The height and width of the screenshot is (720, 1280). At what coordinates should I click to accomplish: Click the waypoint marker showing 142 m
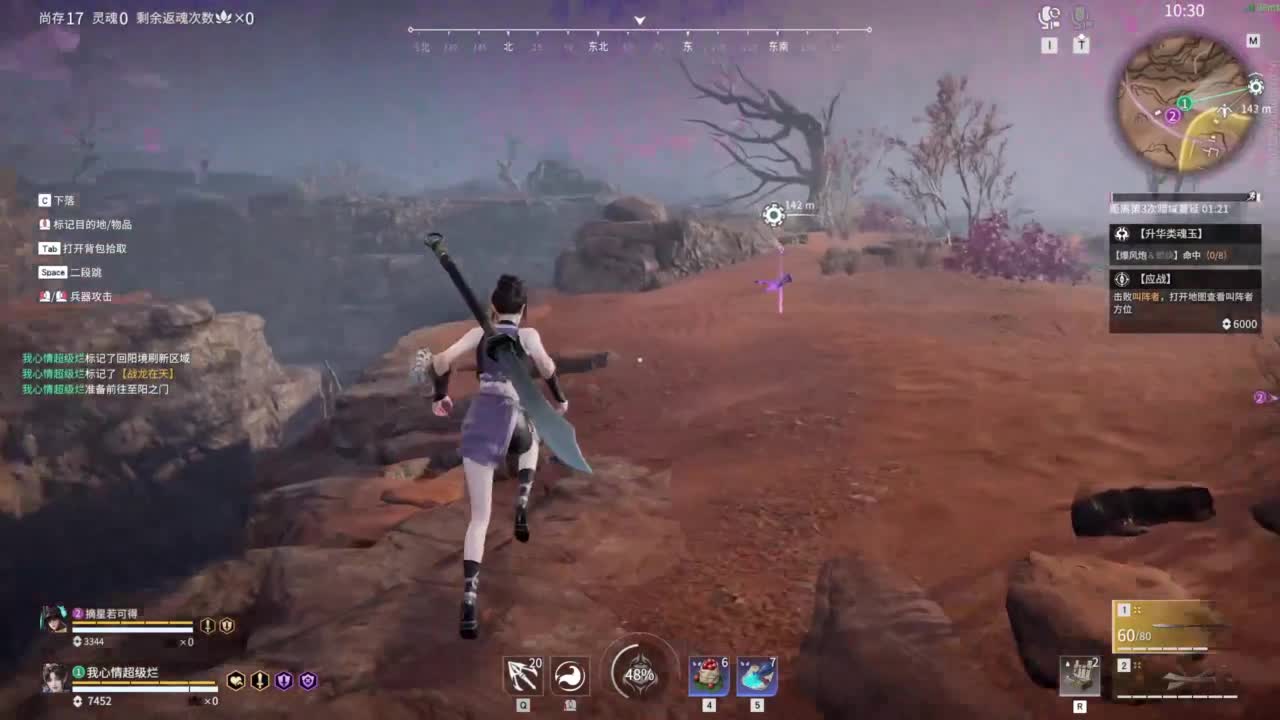tap(774, 215)
